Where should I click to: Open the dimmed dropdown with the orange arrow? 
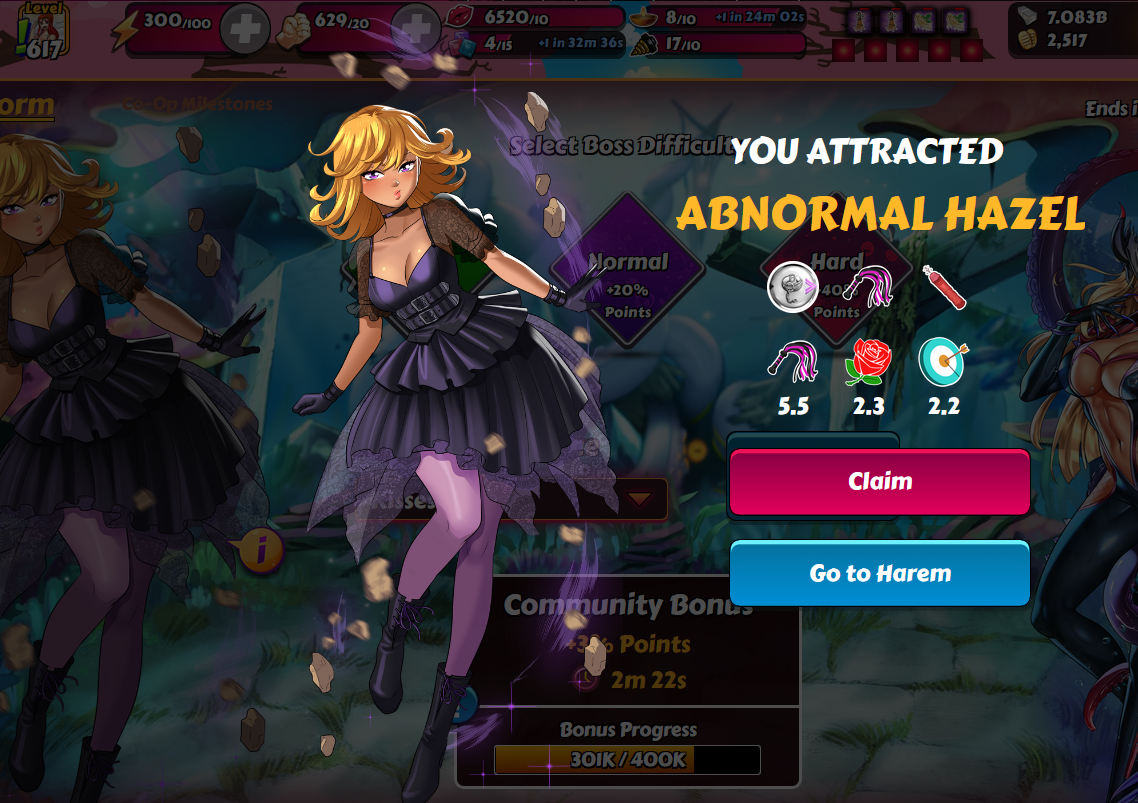[x=639, y=496]
